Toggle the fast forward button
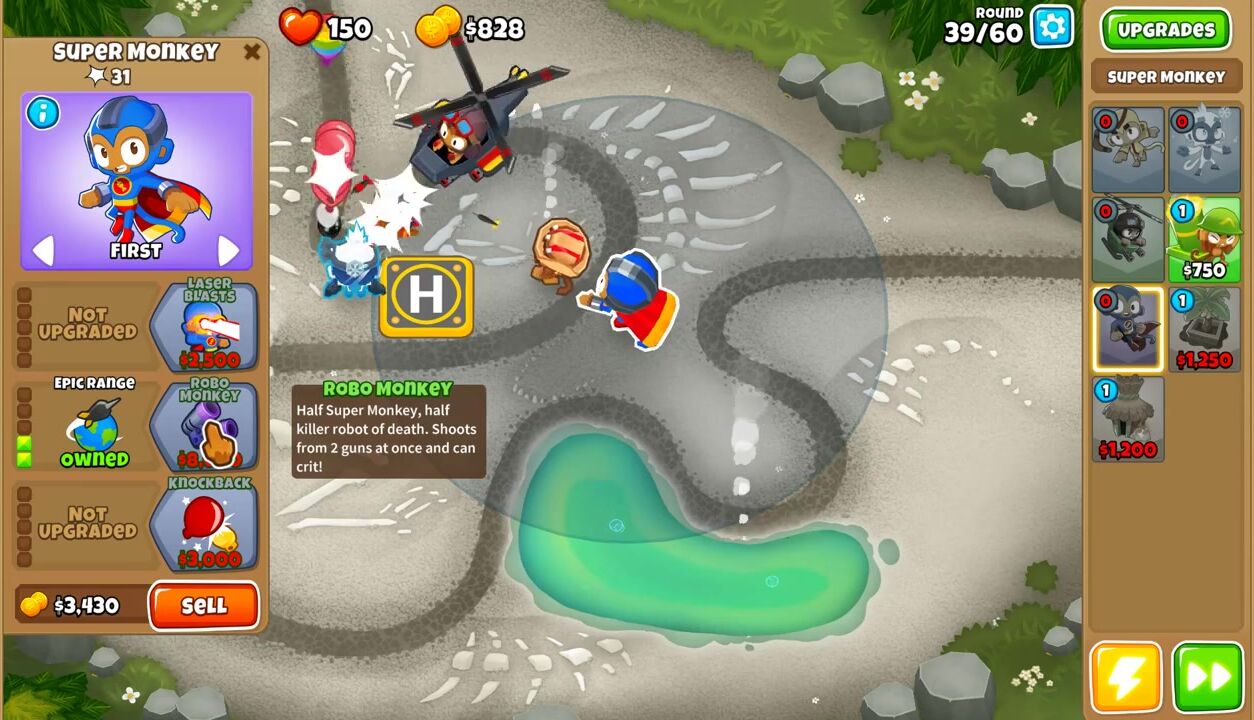The image size is (1254, 720). [1207, 677]
